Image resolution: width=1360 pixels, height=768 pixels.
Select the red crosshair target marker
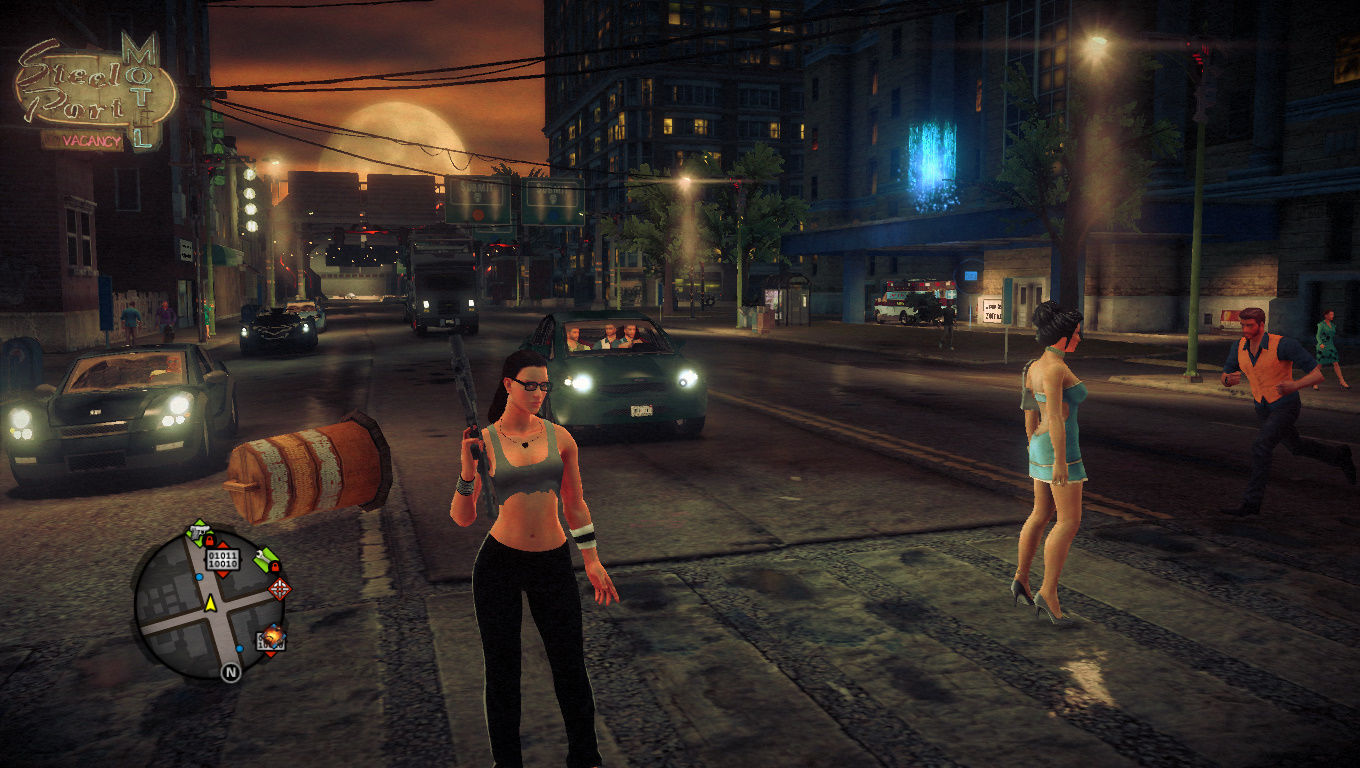(280, 589)
